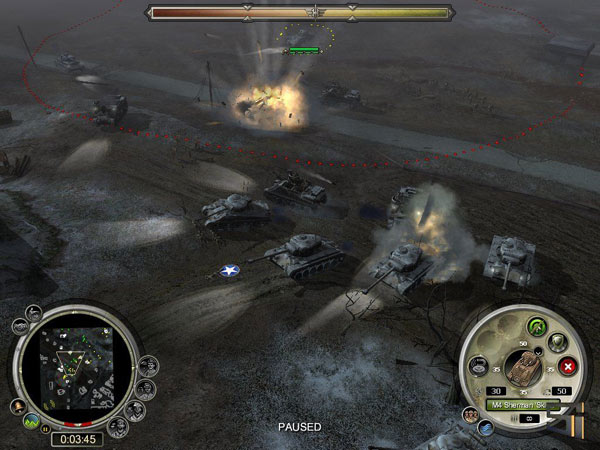Image resolution: width=600 pixels, height=450 pixels.
Task: Click the blue wing icon below command wheel
Action: (x=485, y=427)
